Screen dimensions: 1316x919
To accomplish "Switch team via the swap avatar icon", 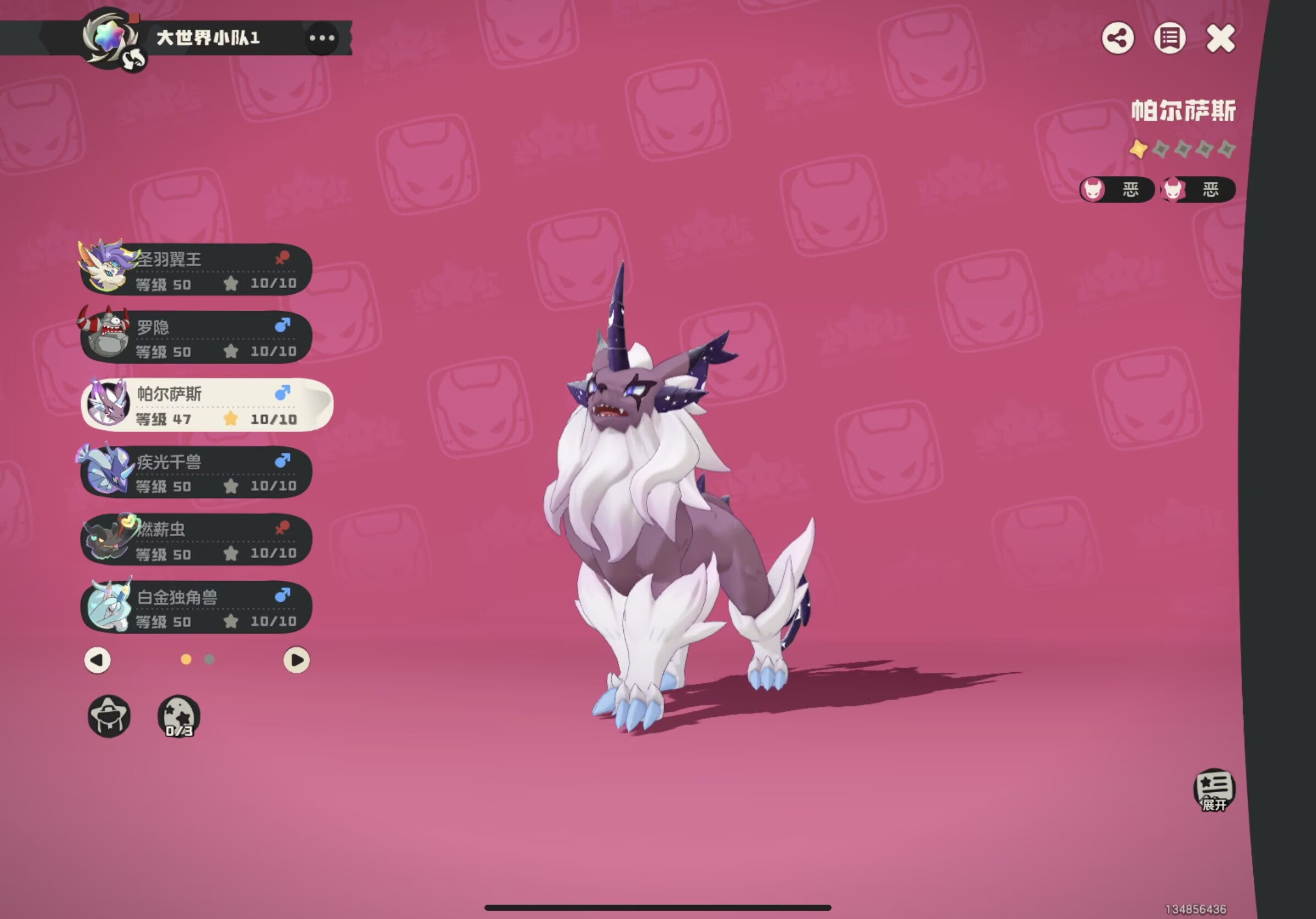I will [134, 60].
